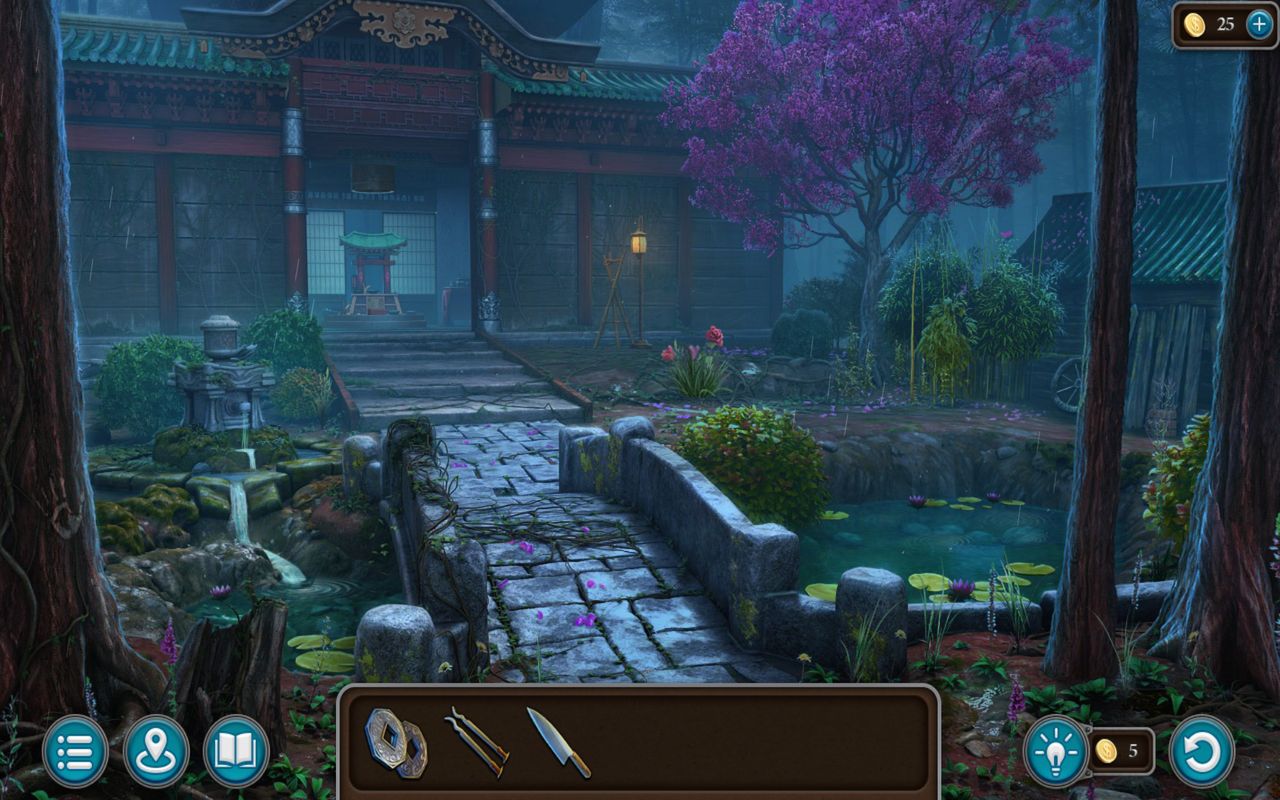Click the coin icon in the top-right balance
1280x800 pixels.
coord(1194,23)
